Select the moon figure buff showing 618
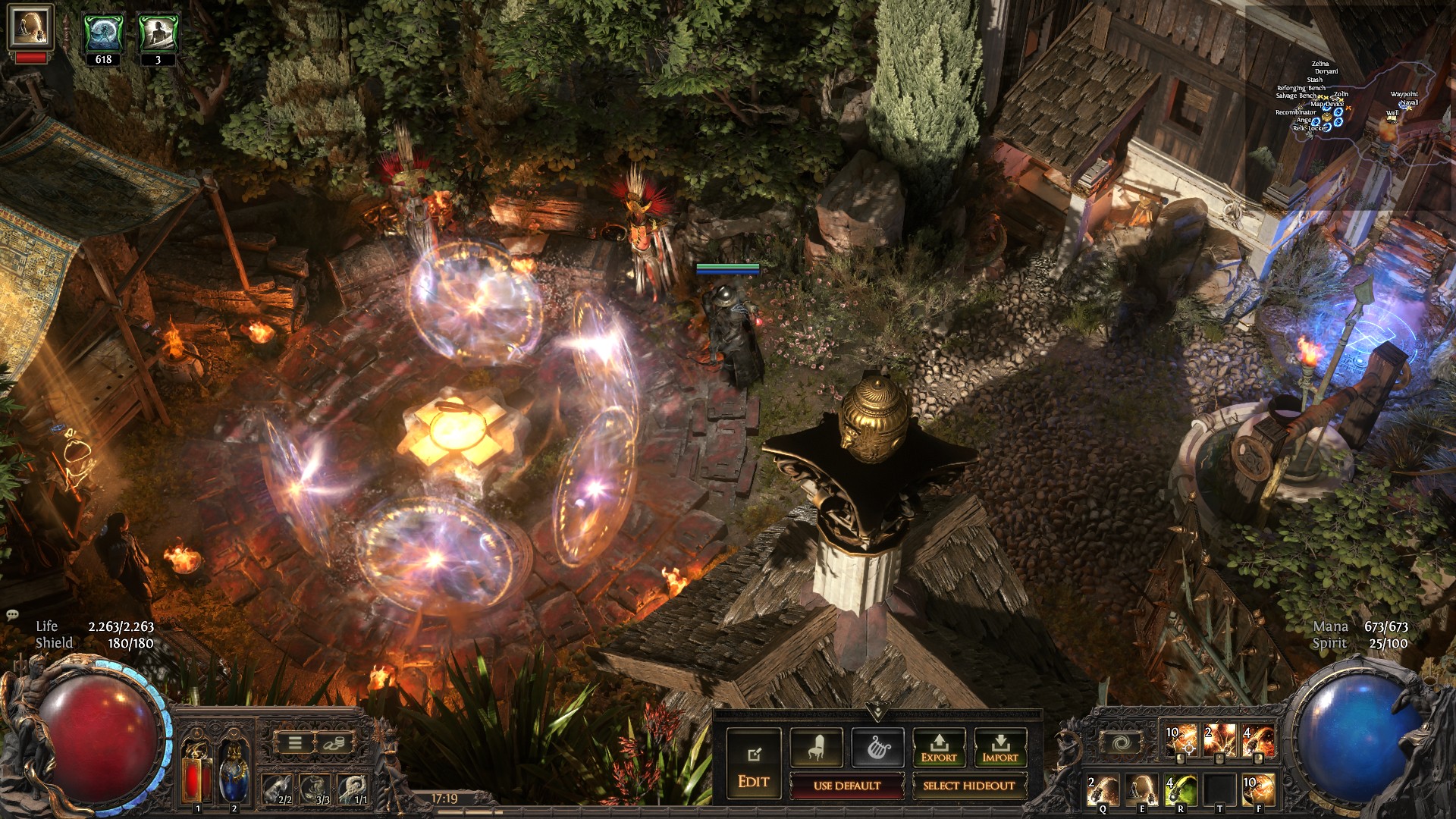 pyautogui.click(x=103, y=35)
